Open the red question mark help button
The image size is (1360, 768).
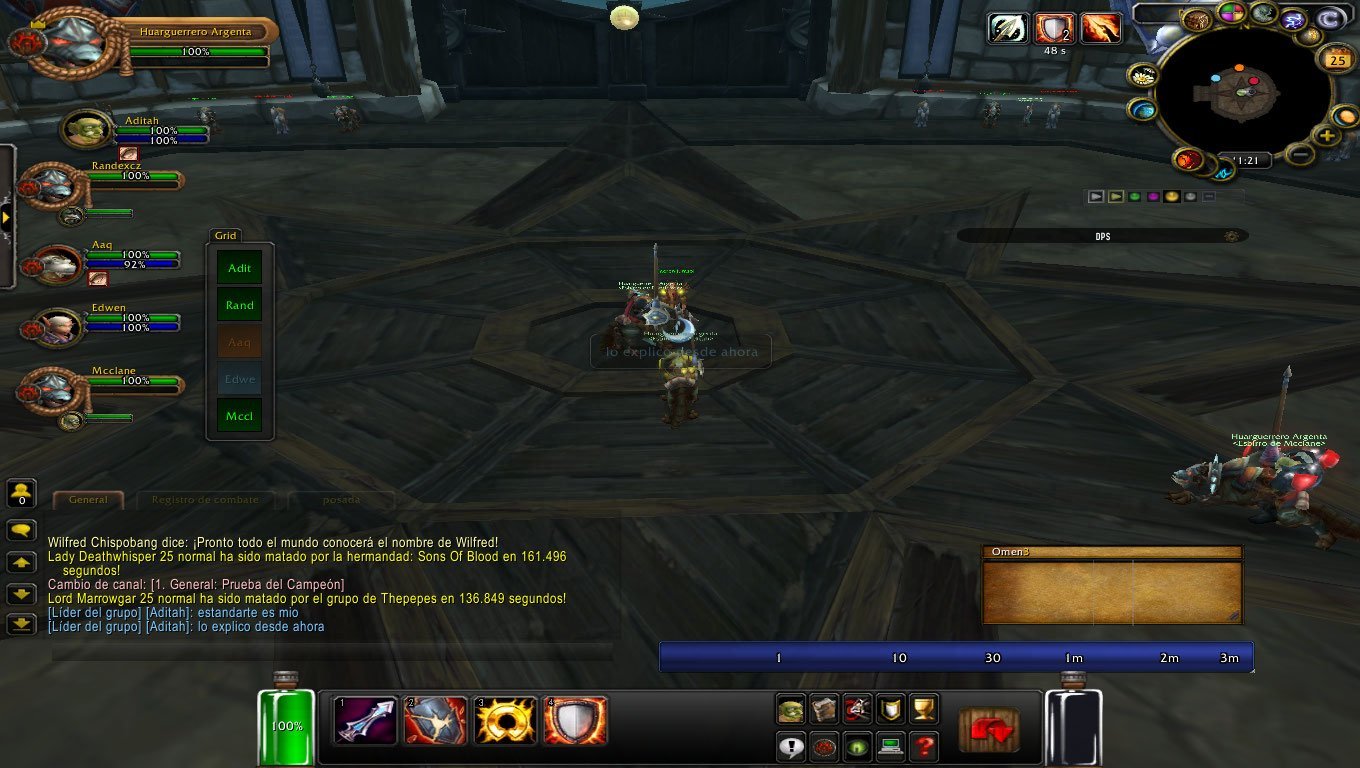[925, 746]
